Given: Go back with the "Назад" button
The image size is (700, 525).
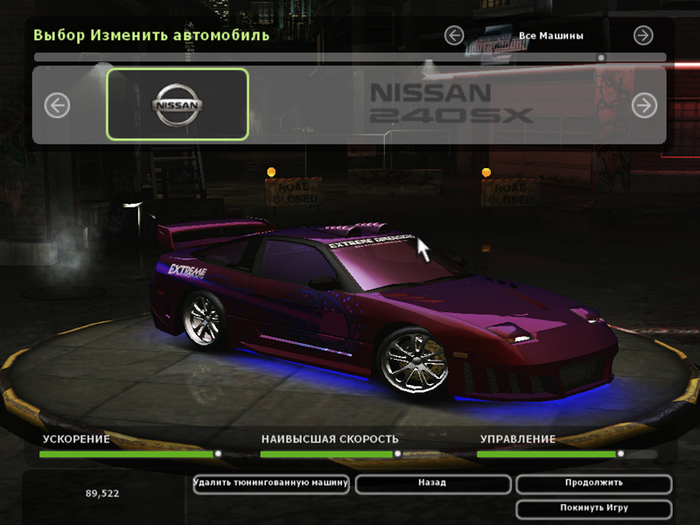Looking at the screenshot, I should click(432, 483).
